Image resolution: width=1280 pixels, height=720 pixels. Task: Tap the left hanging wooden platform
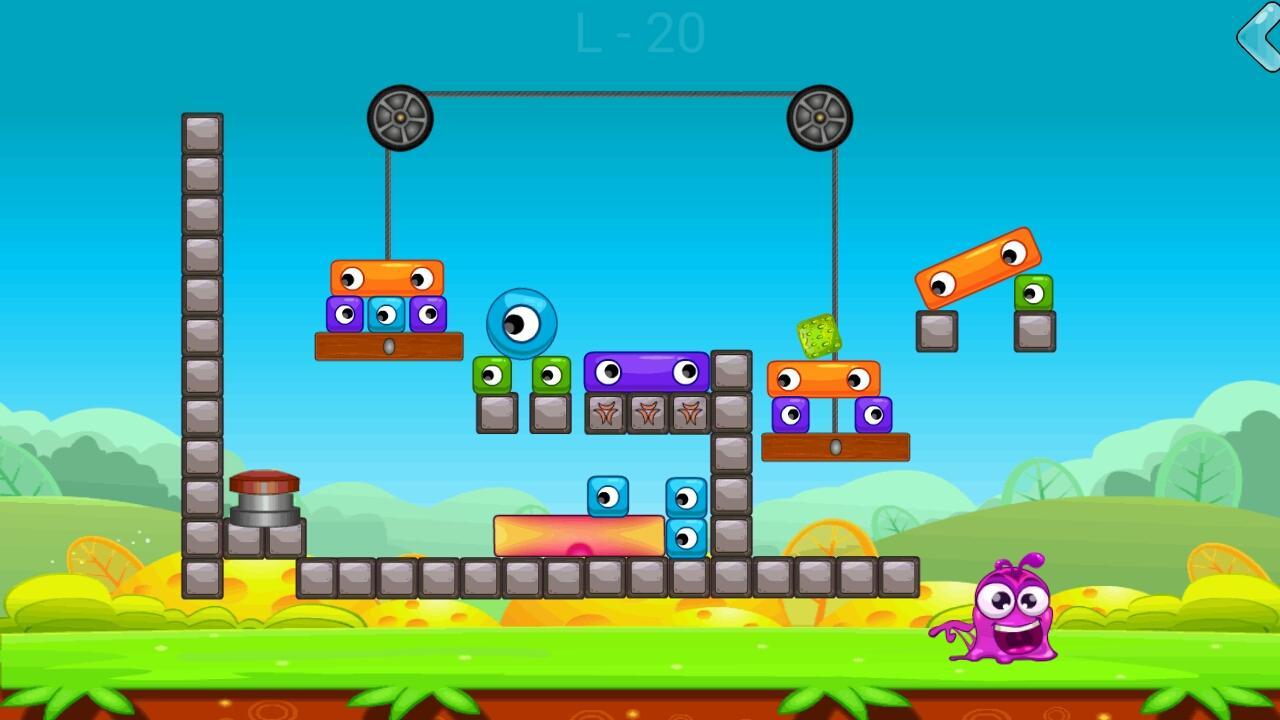[x=387, y=345]
